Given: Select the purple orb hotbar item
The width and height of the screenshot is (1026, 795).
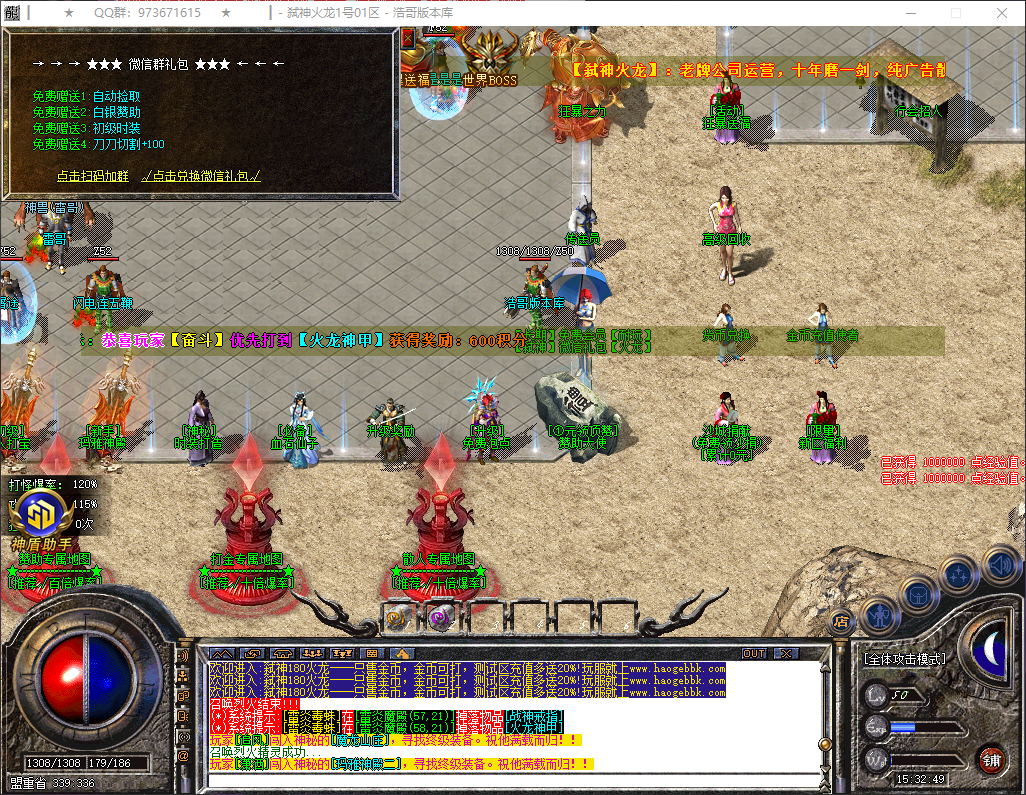Looking at the screenshot, I should coord(439,617).
